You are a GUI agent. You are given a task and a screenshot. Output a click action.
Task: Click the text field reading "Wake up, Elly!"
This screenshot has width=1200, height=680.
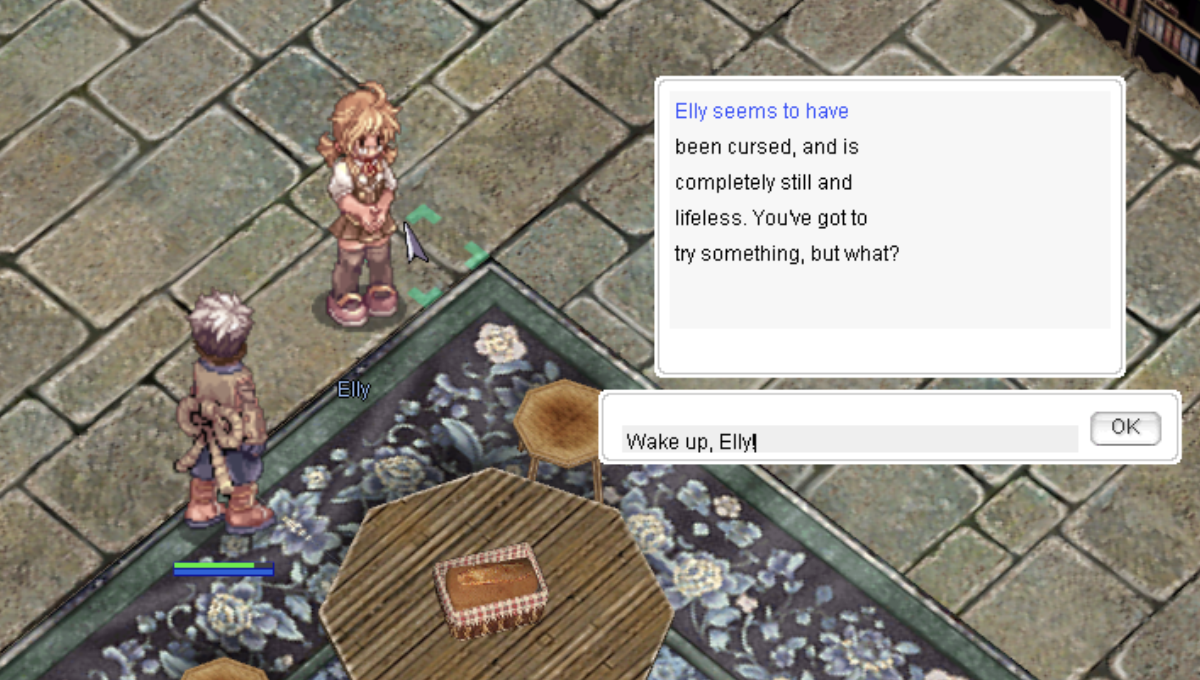[849, 439]
